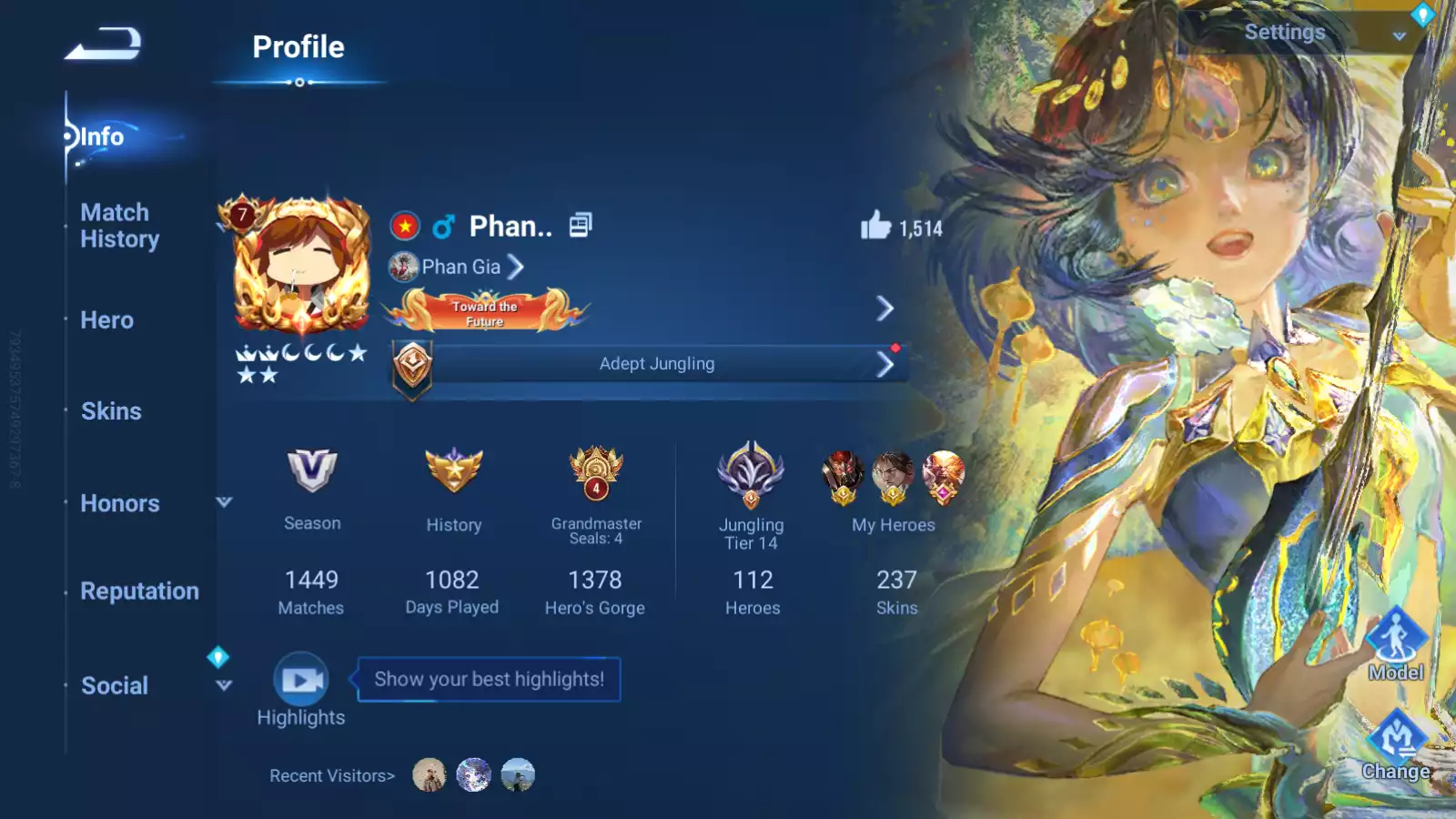Go back using the arrow button
Screen dimensions: 1456x819
(103, 44)
